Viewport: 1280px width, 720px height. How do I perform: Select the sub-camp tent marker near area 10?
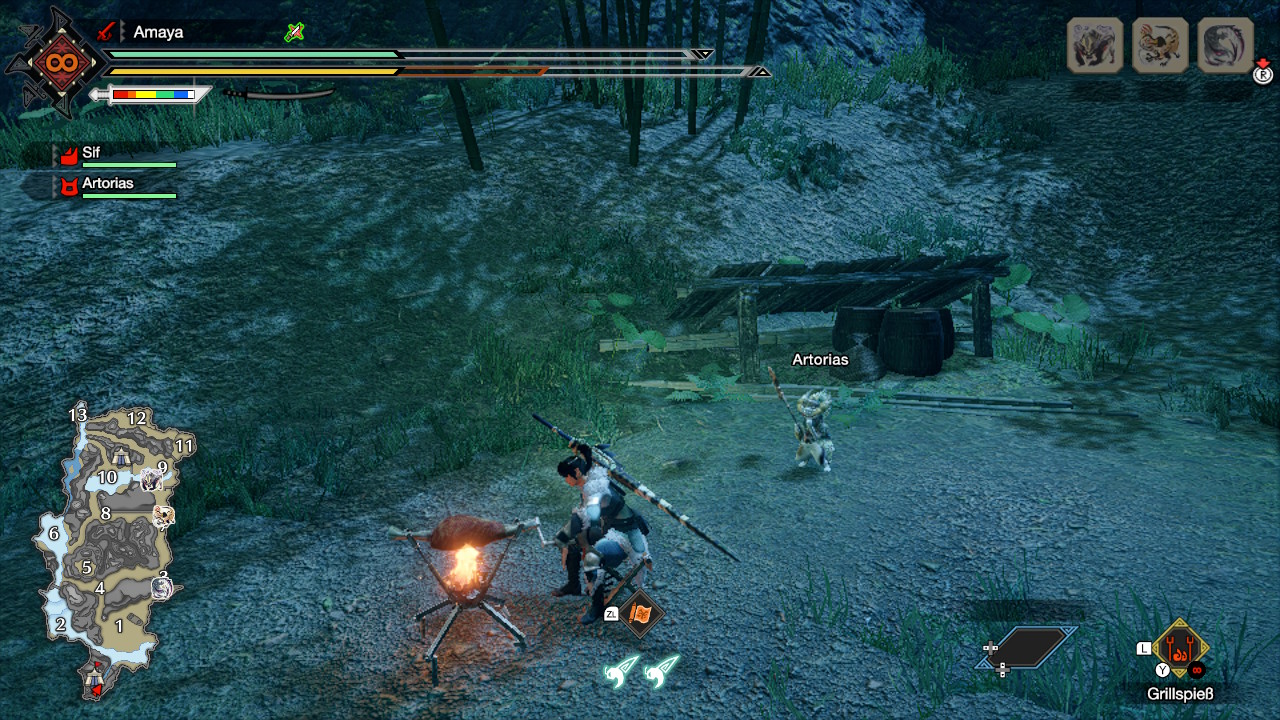click(x=121, y=457)
